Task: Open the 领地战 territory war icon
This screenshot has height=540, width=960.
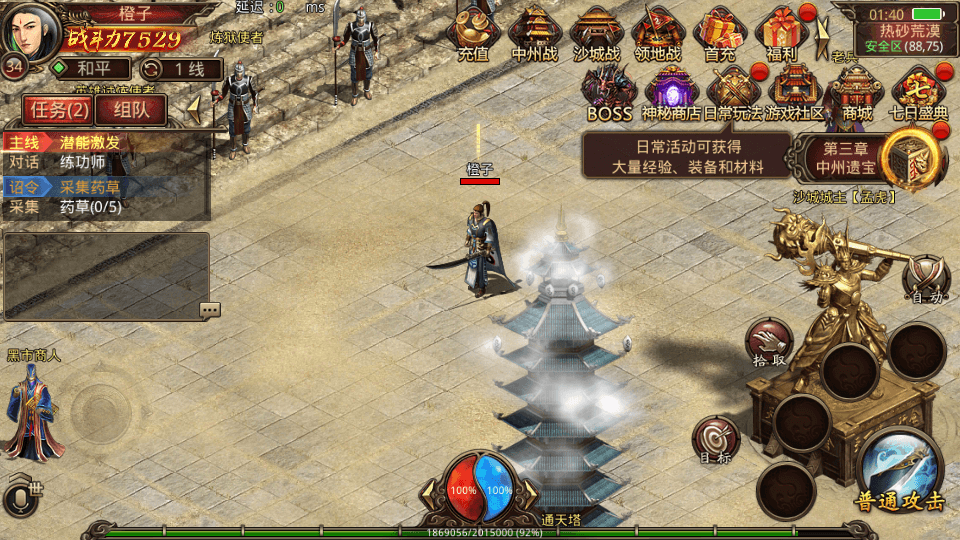Action: coord(658,32)
